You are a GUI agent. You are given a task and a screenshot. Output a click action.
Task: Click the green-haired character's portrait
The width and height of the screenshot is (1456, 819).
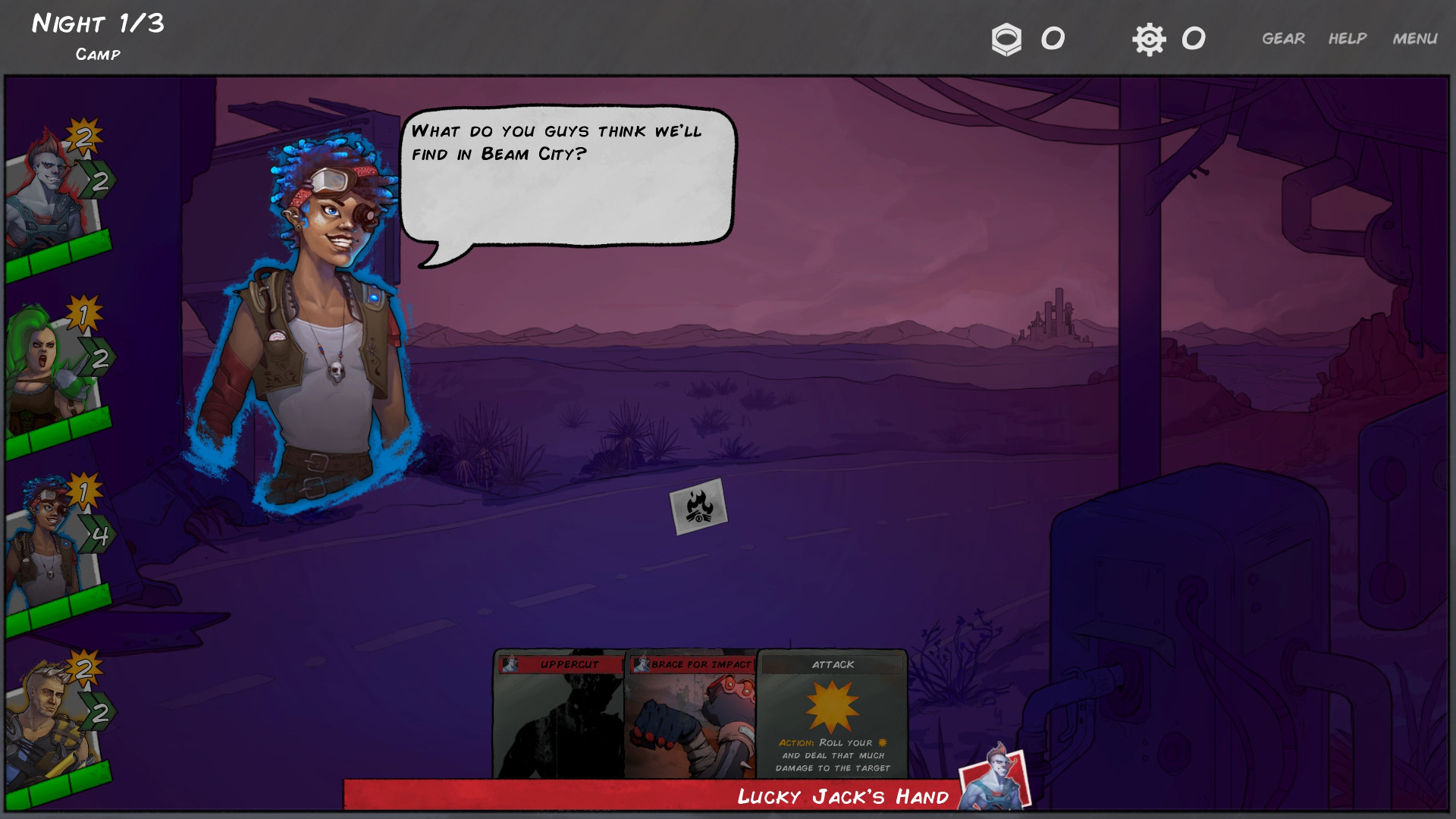(38, 364)
